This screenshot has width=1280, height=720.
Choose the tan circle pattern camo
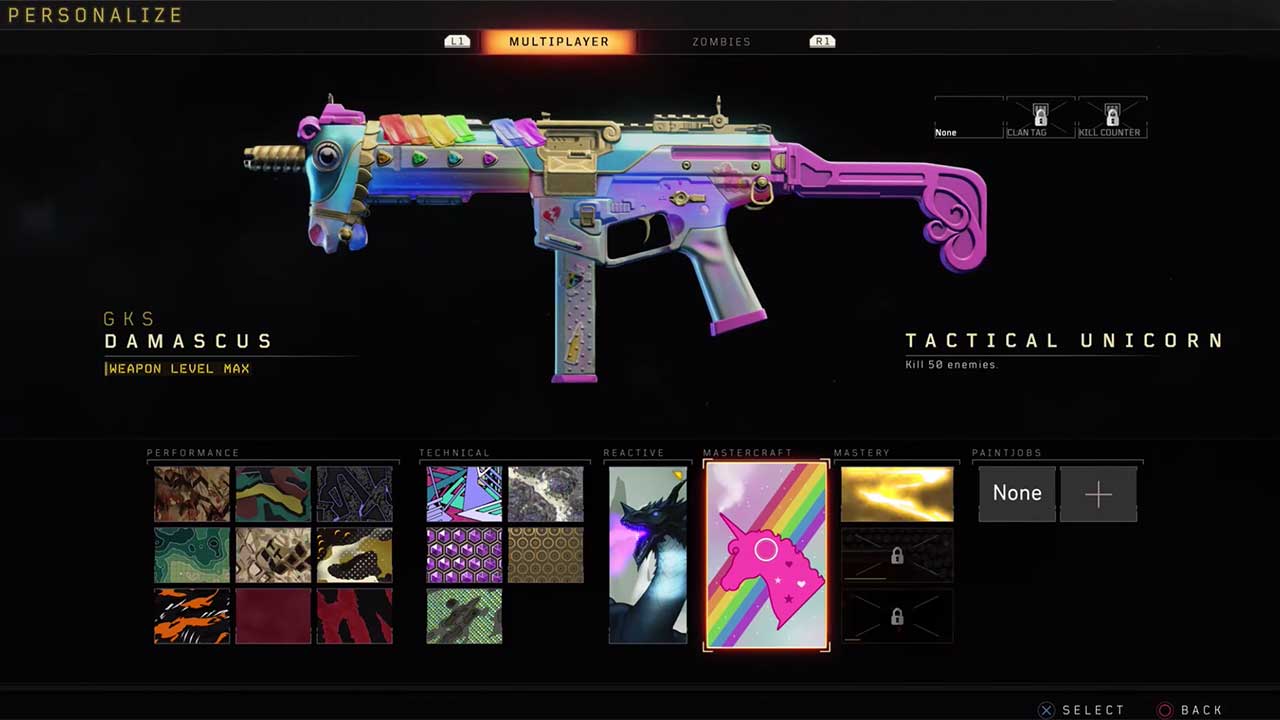(x=545, y=555)
